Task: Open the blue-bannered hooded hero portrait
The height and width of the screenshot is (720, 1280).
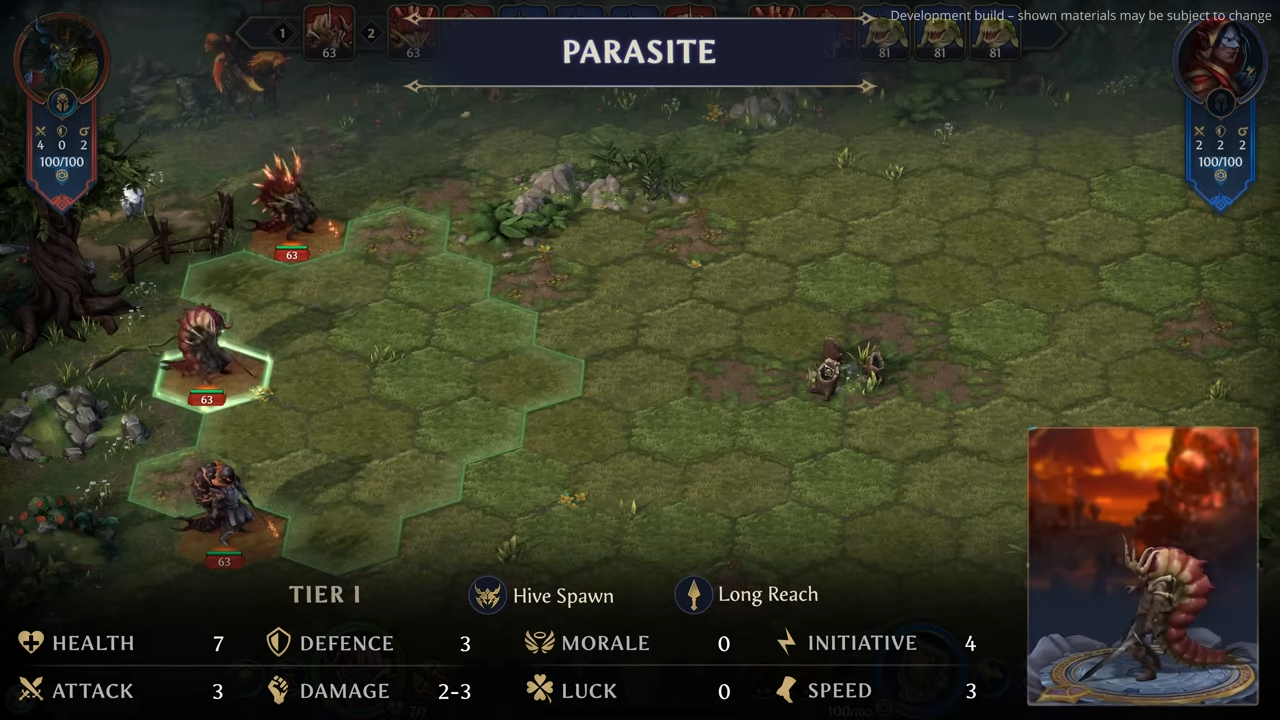Action: tap(1219, 58)
